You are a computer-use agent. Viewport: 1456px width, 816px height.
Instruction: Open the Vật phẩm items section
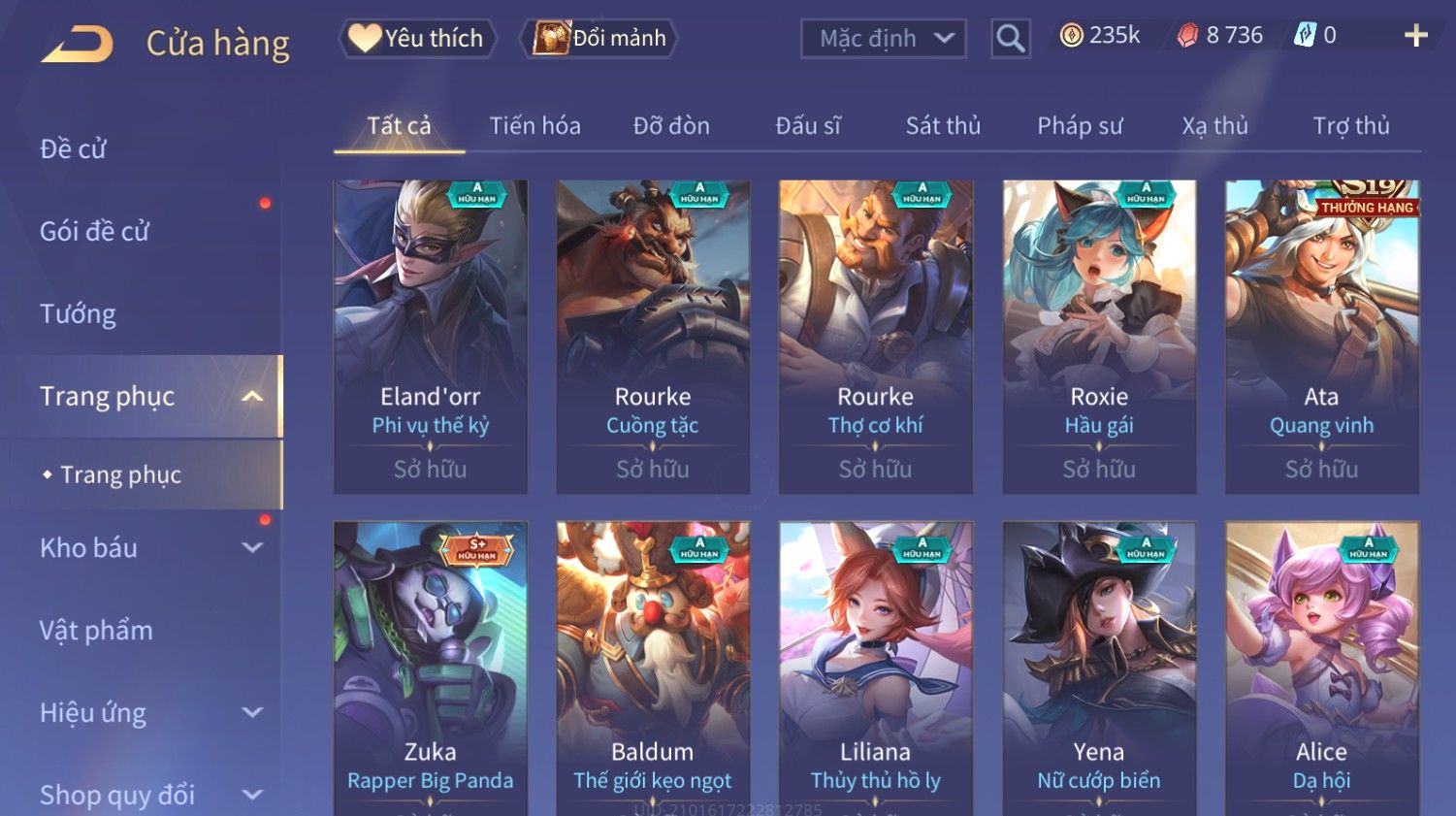tap(96, 631)
